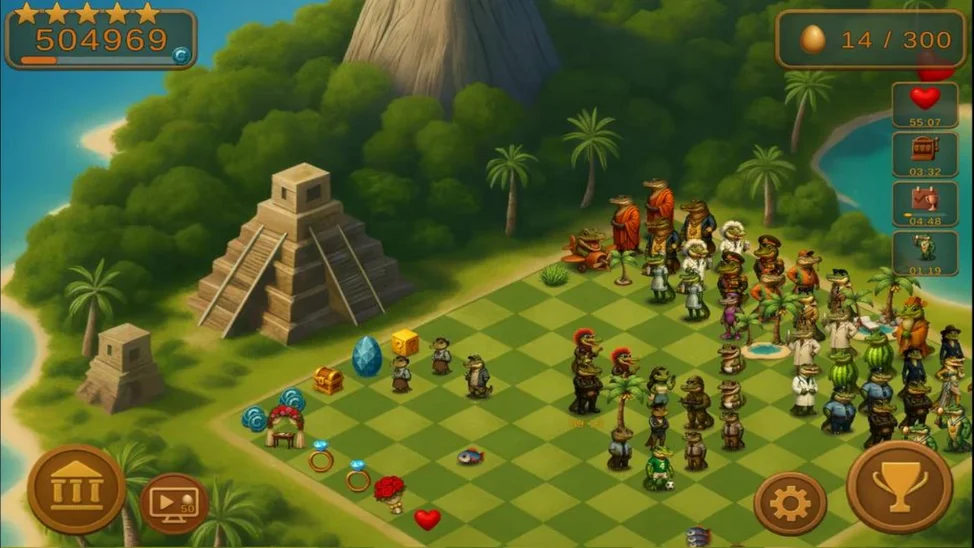Open the gear settings menu

[790, 503]
